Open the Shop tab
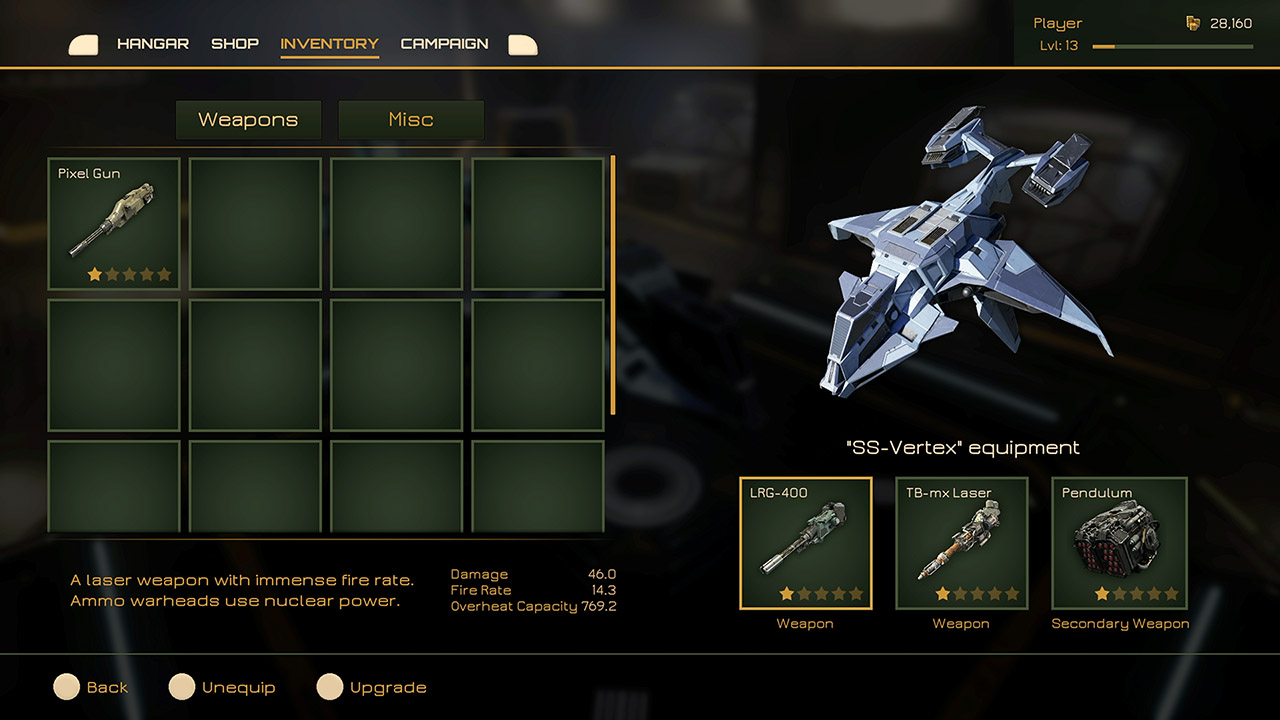This screenshot has width=1280, height=720. pyautogui.click(x=235, y=44)
